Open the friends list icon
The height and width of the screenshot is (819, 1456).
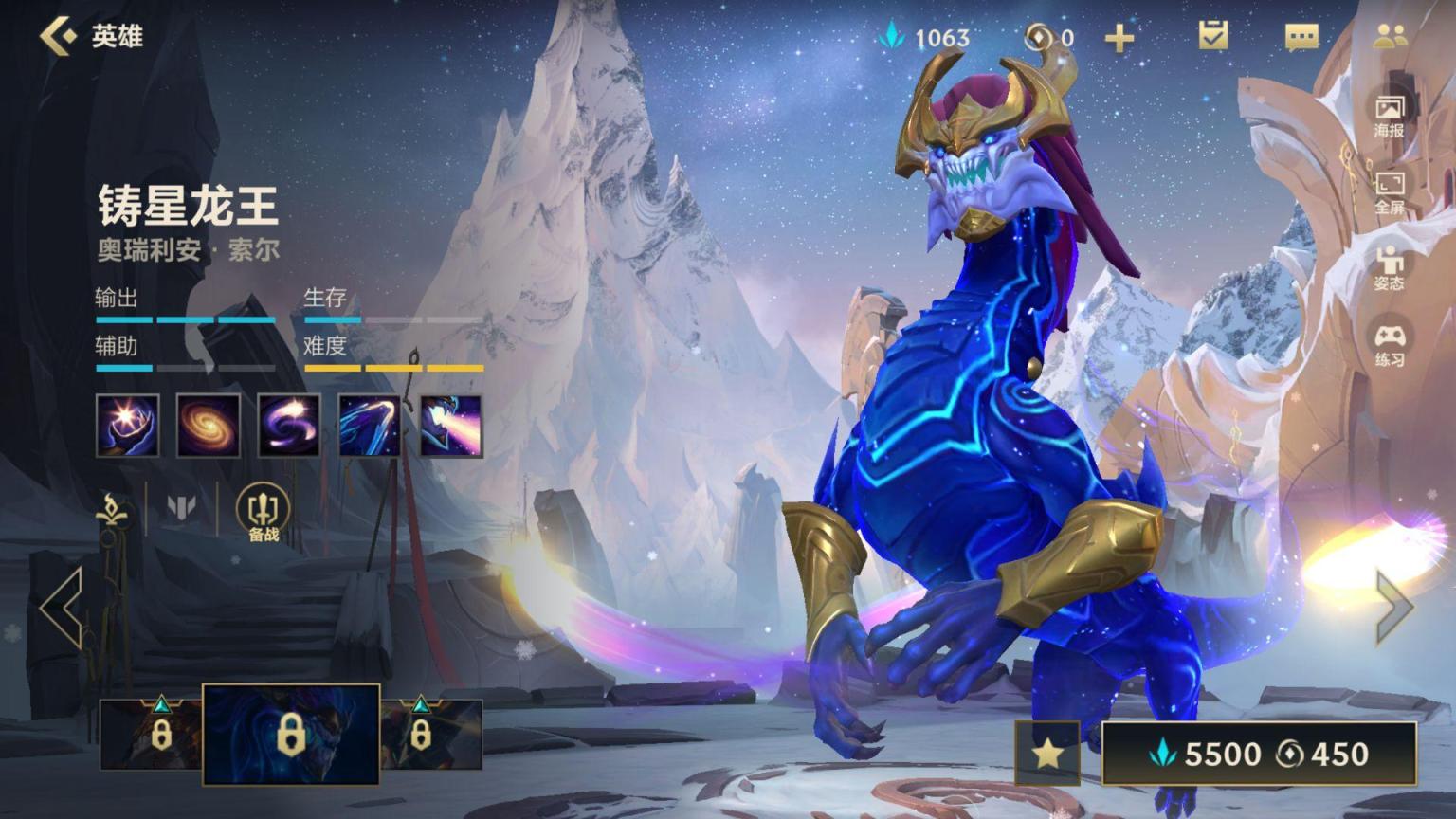pyautogui.click(x=1390, y=36)
